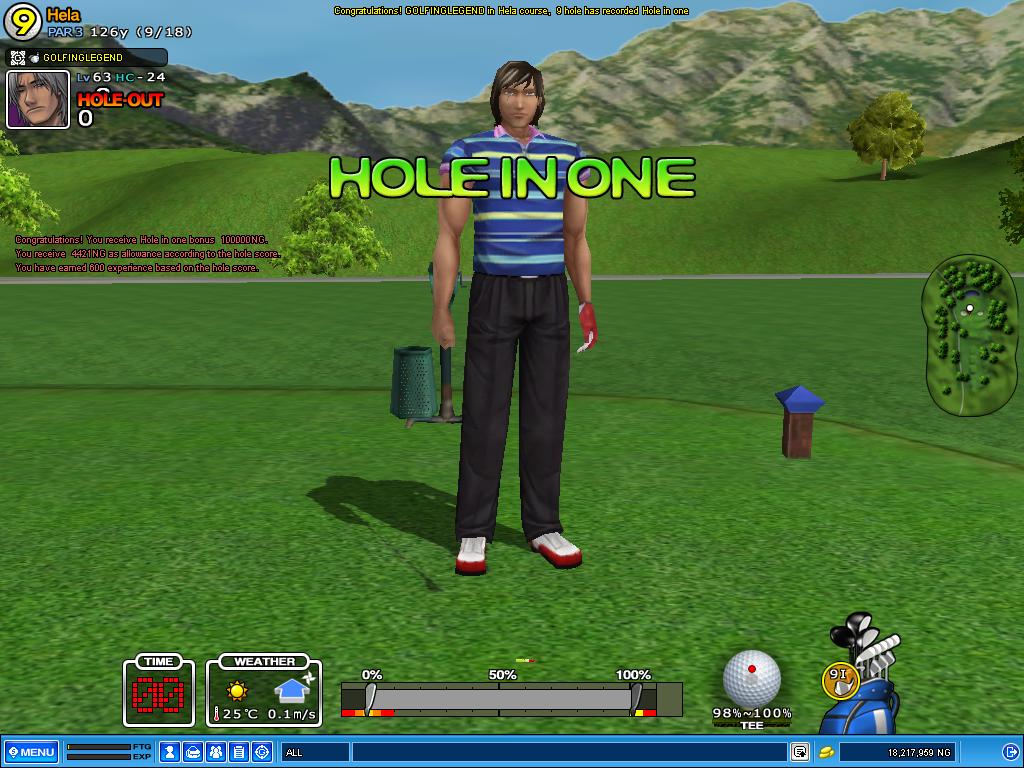Screen dimensions: 1024x768
Task: Open the clipboard list icon
Action: tap(239, 752)
